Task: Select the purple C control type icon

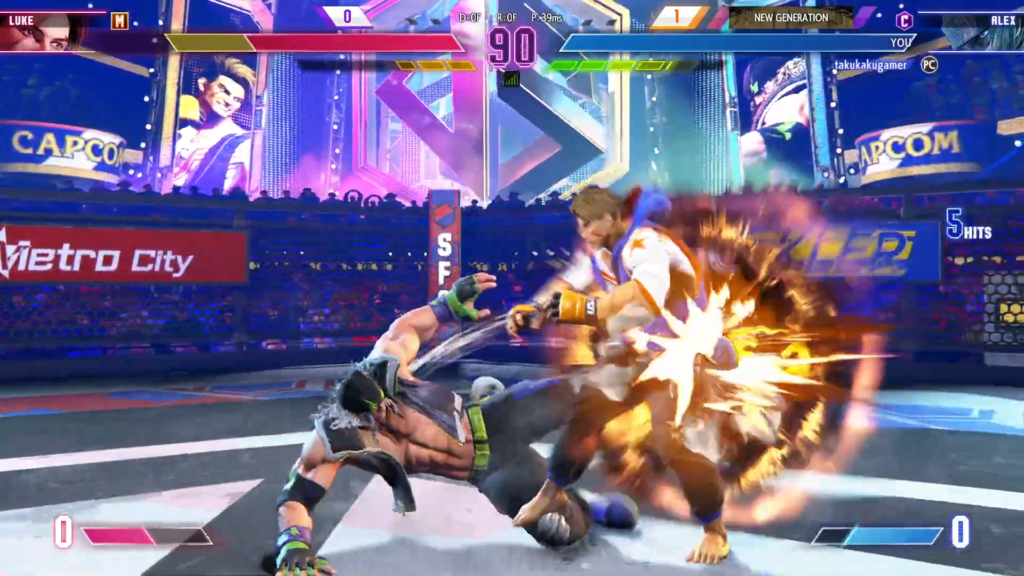Action: coord(904,21)
